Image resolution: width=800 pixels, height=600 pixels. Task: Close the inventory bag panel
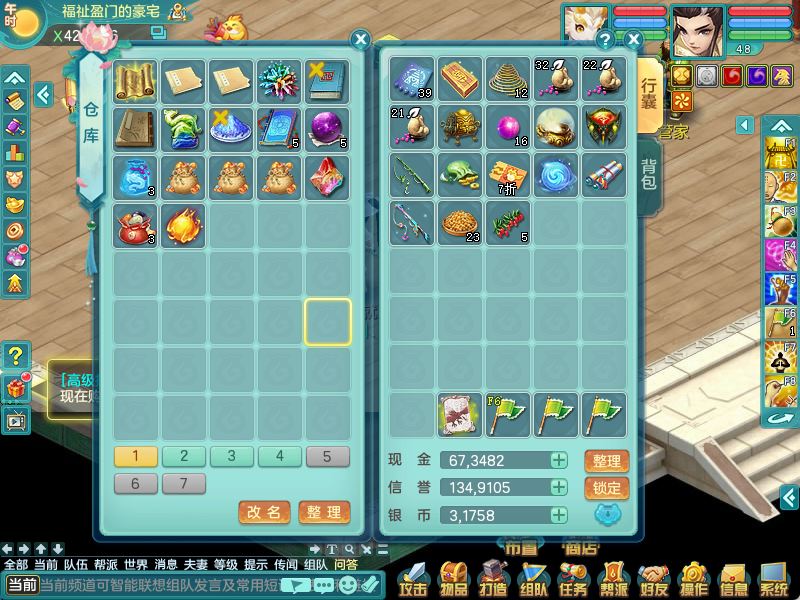point(633,40)
